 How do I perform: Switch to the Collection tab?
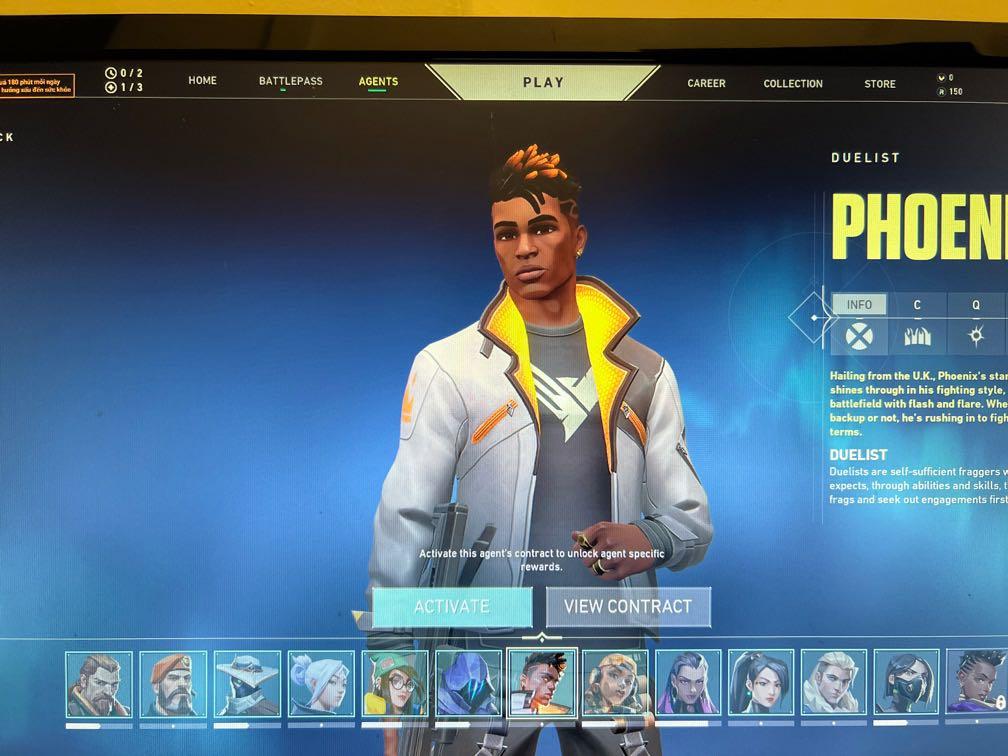(x=793, y=84)
